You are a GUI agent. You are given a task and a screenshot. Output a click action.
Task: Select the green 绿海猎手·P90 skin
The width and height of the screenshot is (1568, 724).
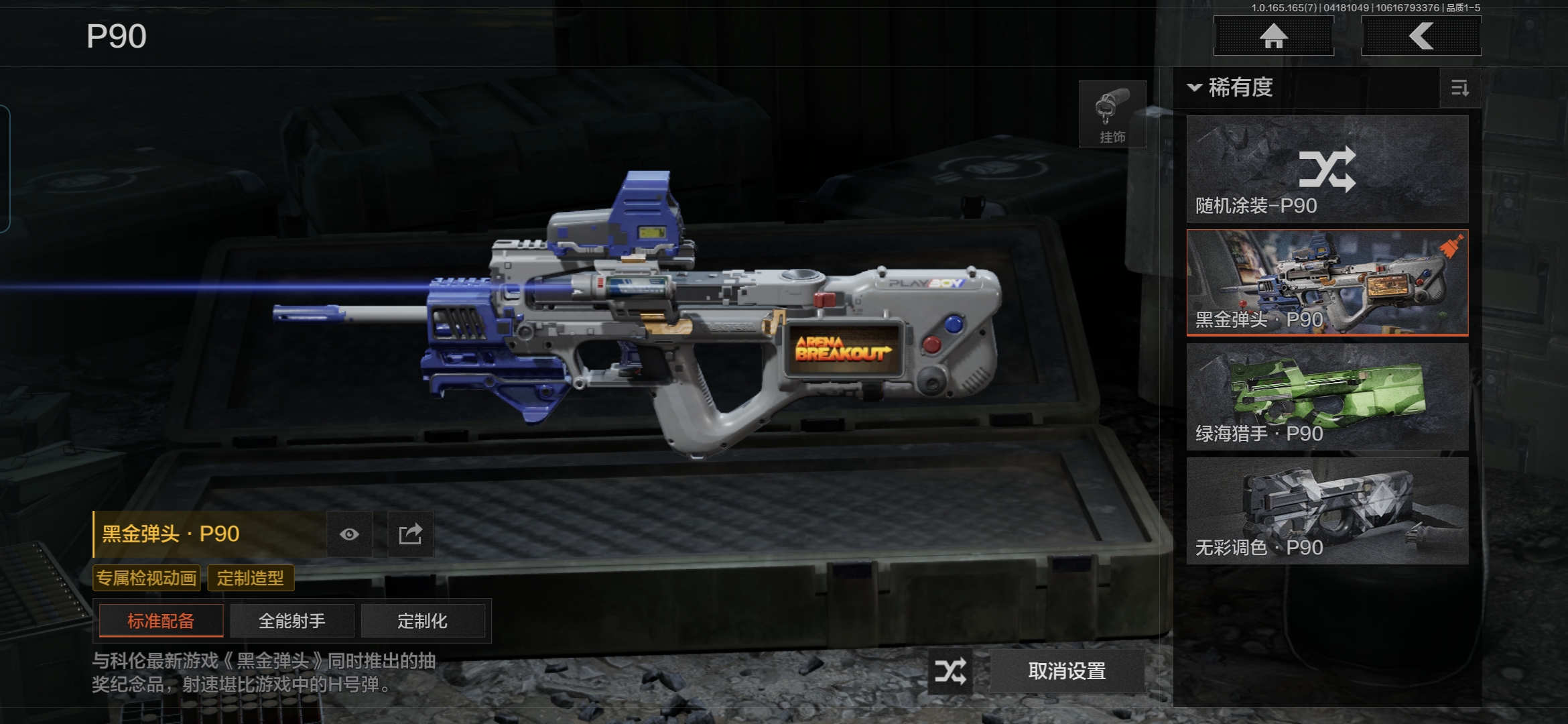tap(1327, 397)
